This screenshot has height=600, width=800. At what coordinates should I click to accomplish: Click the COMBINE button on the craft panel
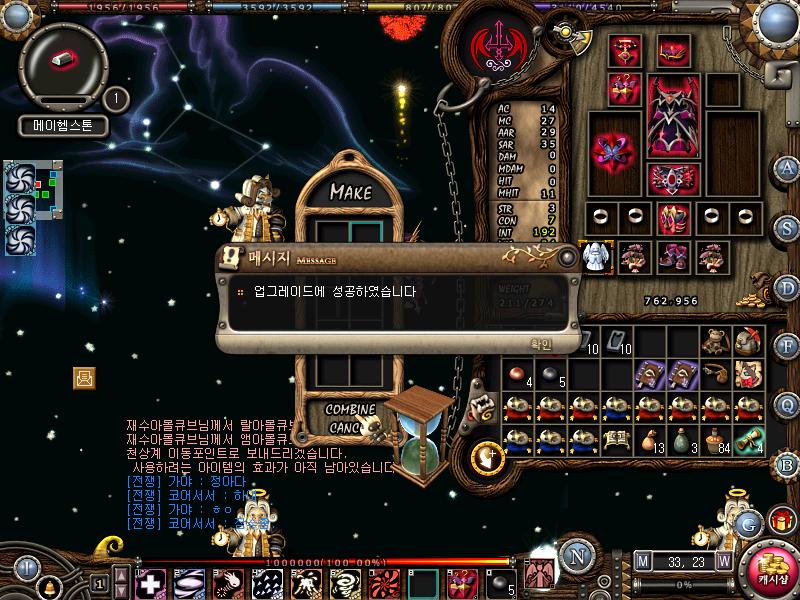[x=350, y=410]
